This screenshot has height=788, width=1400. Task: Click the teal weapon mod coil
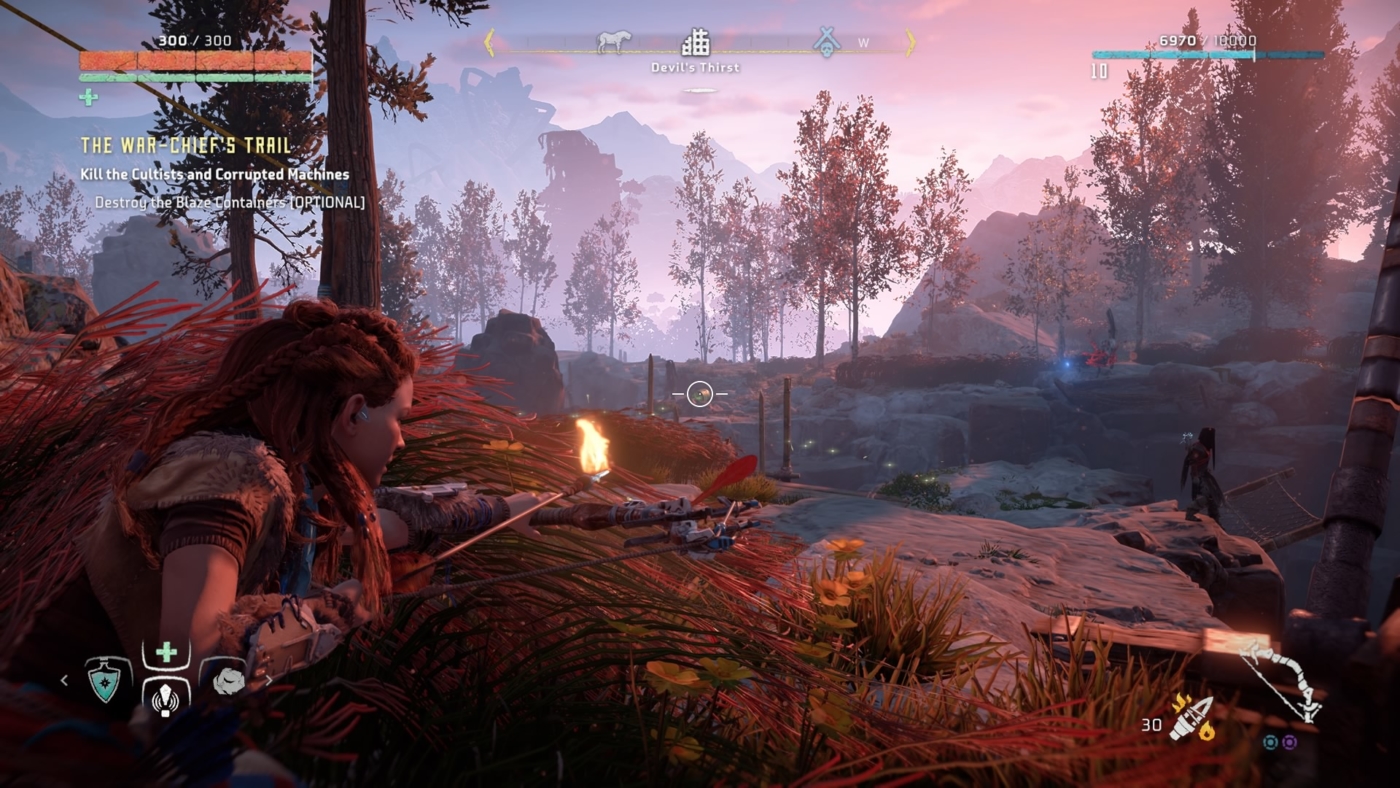point(1270,743)
